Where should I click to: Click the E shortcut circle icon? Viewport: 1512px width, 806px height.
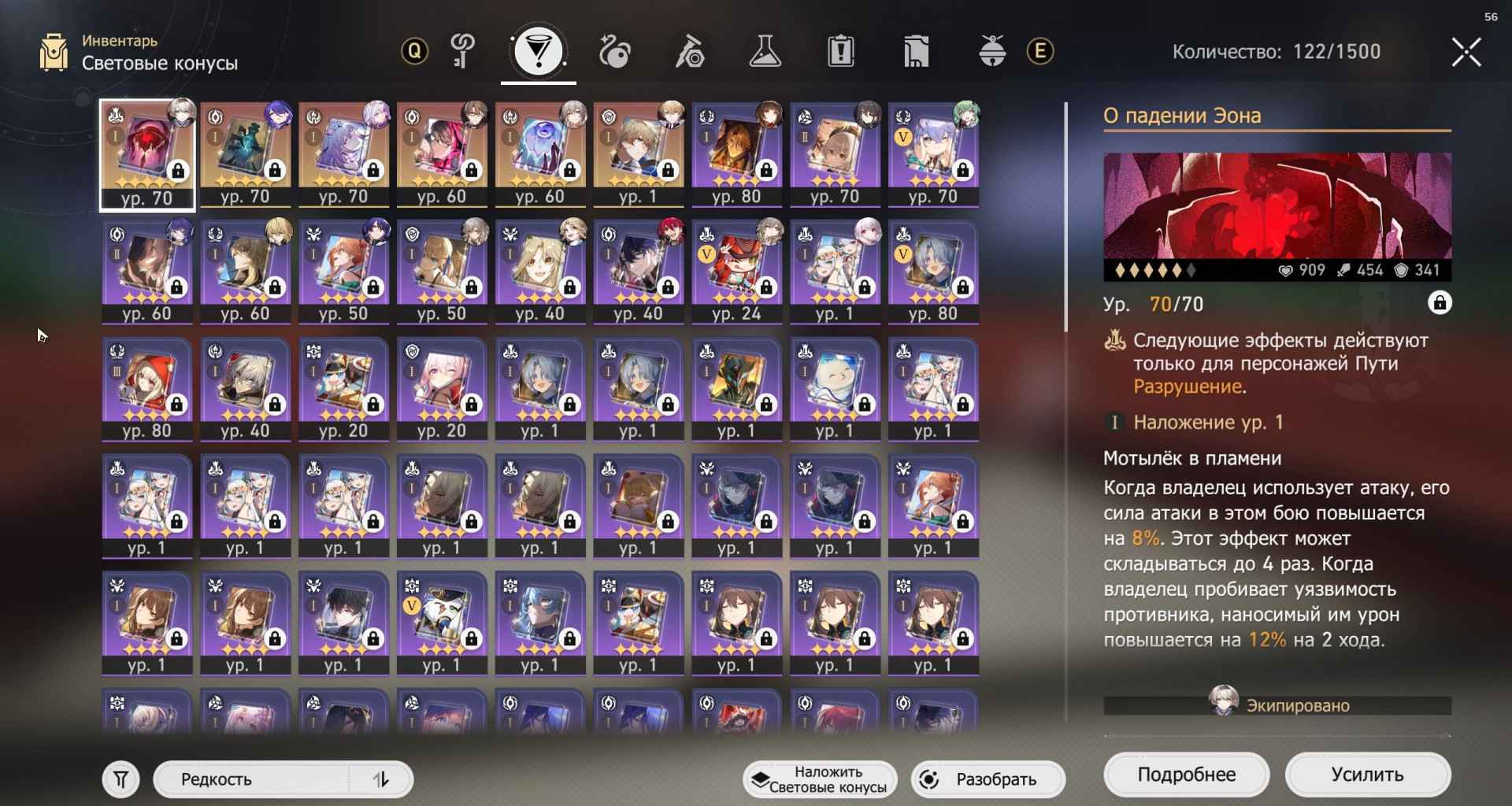1039,51
